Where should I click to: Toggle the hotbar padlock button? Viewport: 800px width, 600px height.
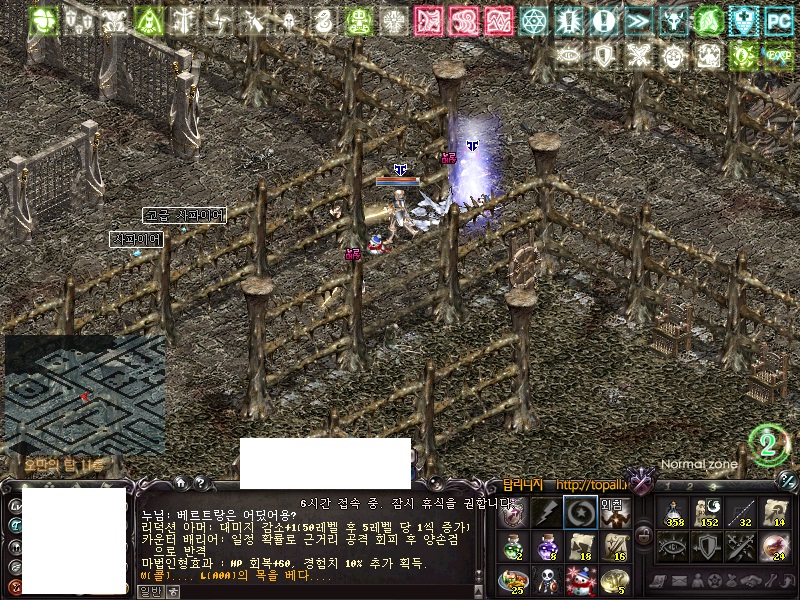(644, 536)
